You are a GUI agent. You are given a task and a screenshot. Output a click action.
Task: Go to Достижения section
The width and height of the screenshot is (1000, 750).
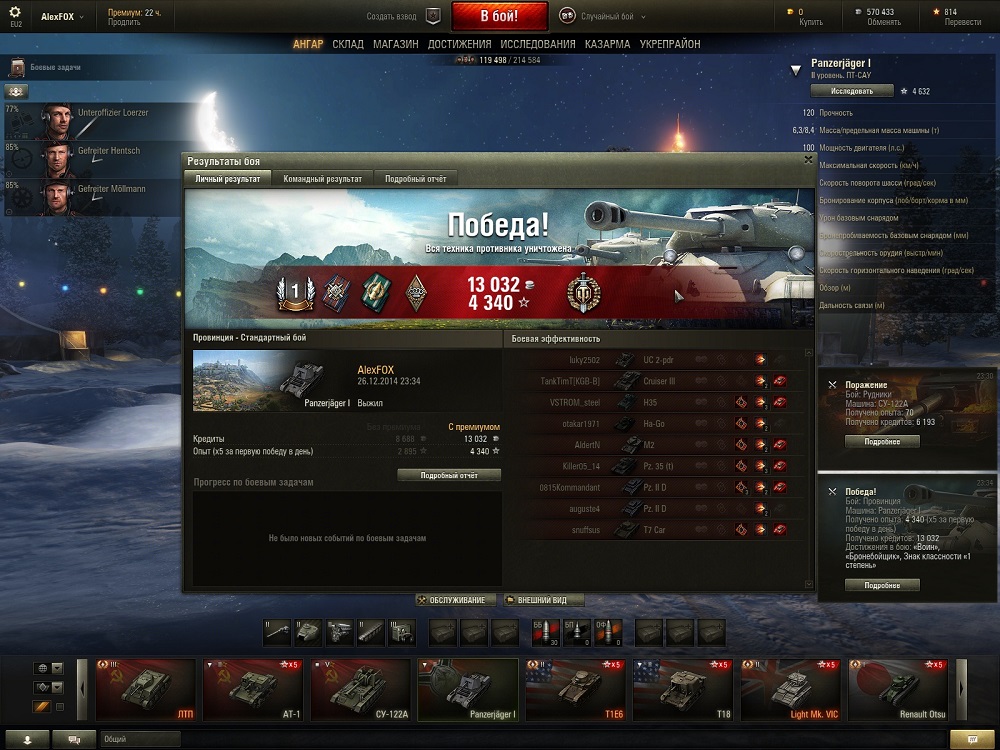459,44
